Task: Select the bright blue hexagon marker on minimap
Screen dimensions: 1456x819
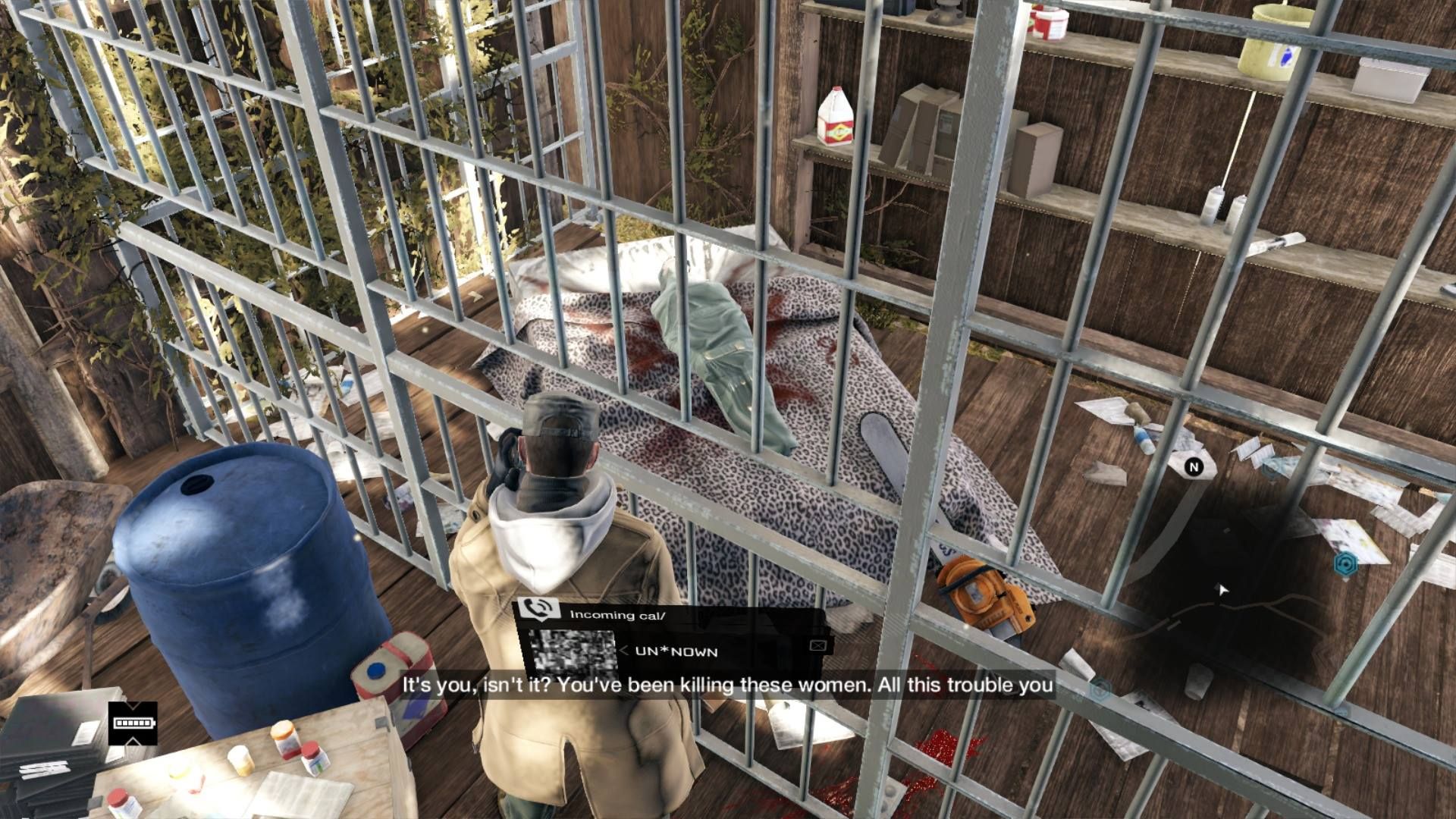Action: point(1345,563)
